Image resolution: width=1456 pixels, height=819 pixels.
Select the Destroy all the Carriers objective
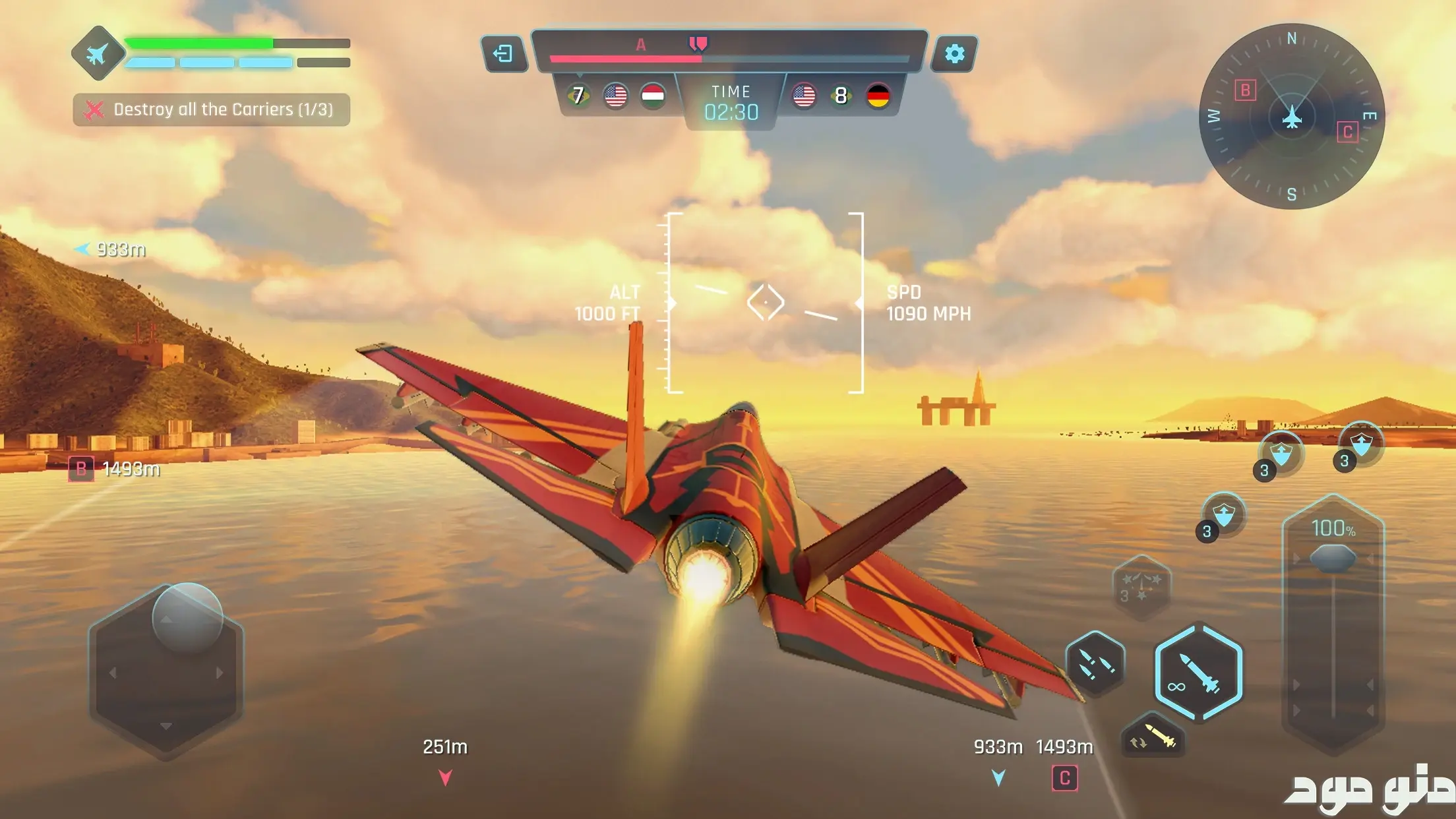[x=211, y=109]
